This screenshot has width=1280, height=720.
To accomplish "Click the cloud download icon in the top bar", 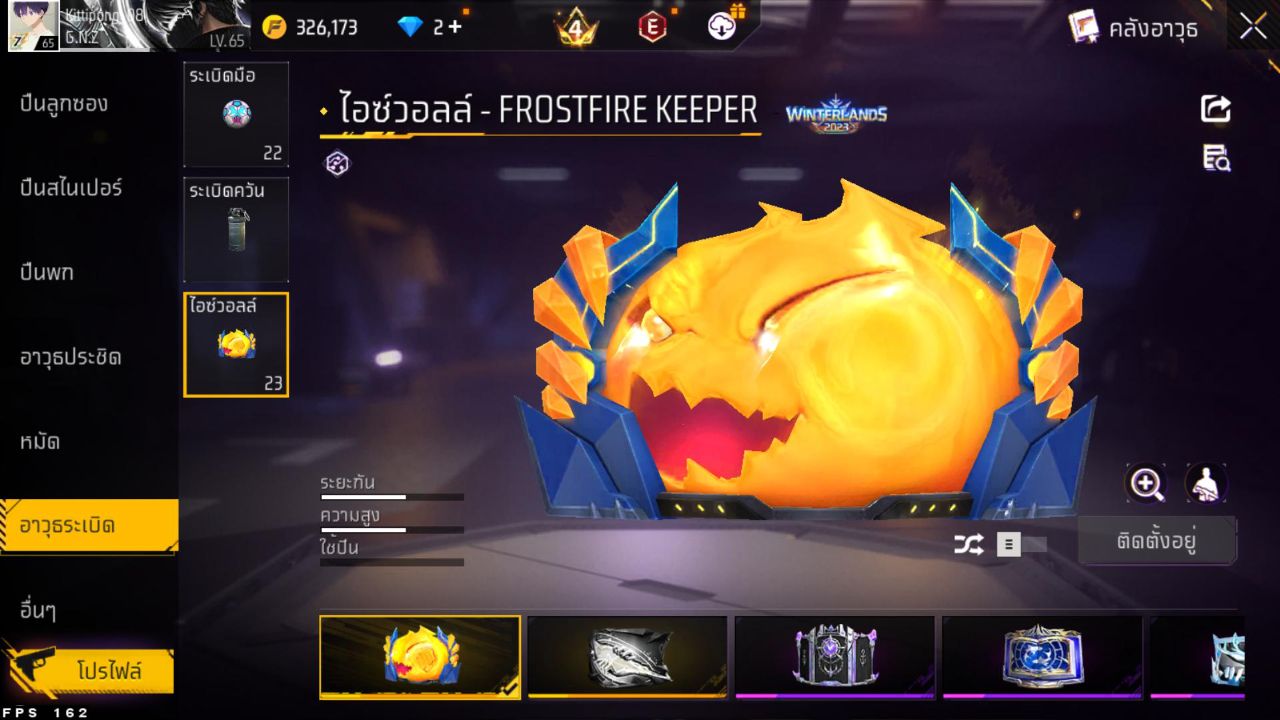I will [720, 27].
